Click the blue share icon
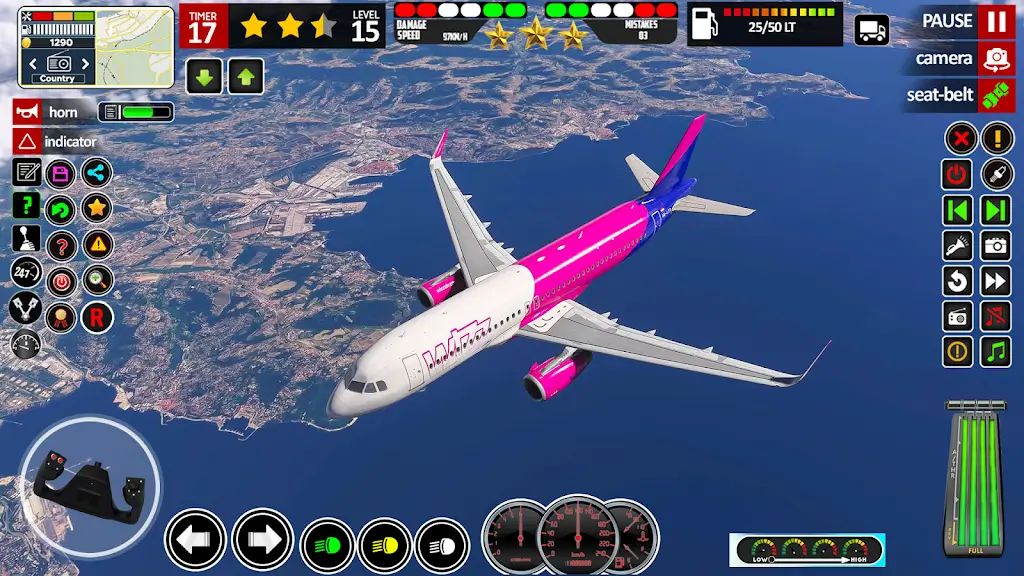 coord(97,173)
